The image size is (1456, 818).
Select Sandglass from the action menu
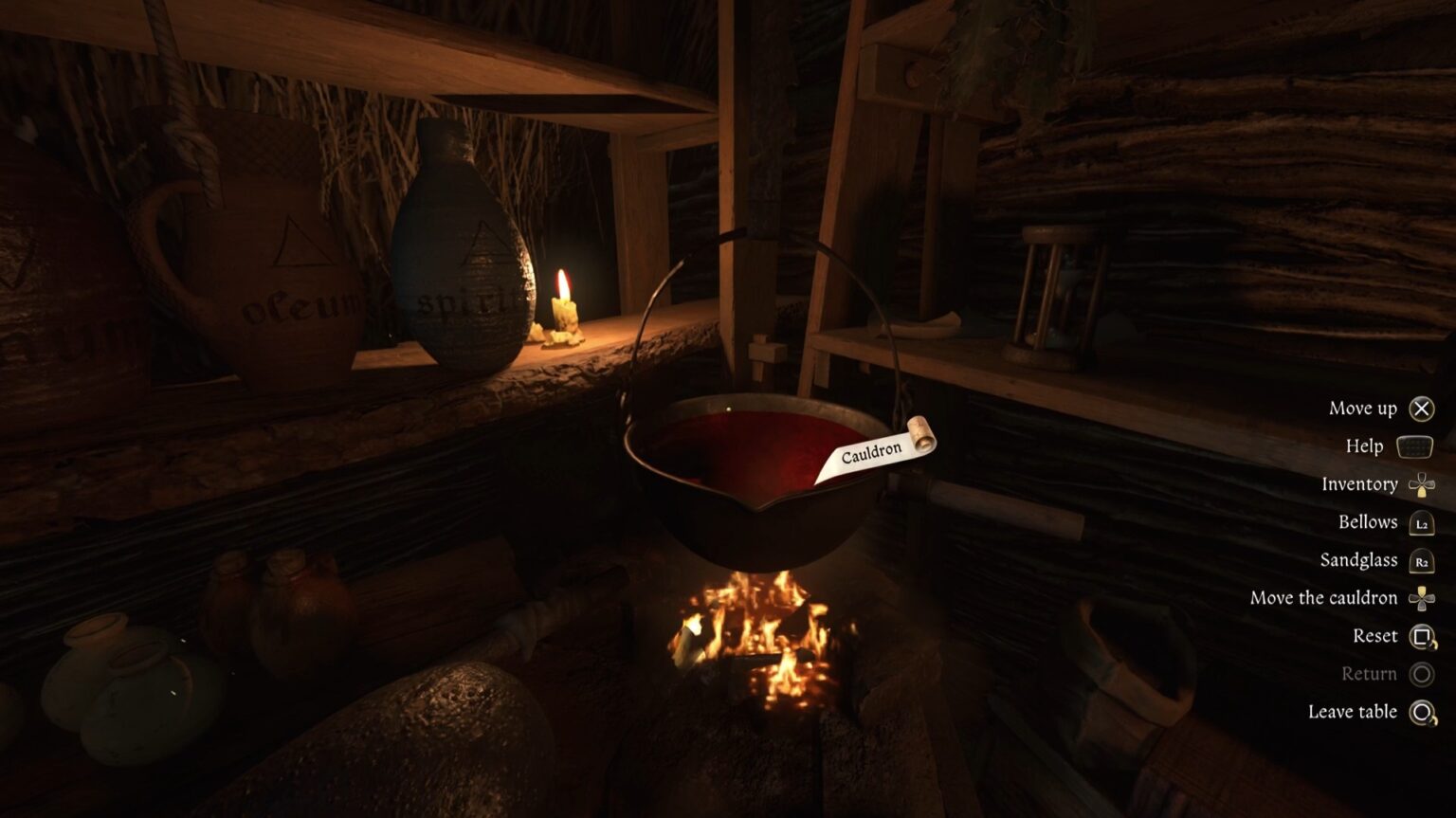pos(1359,559)
